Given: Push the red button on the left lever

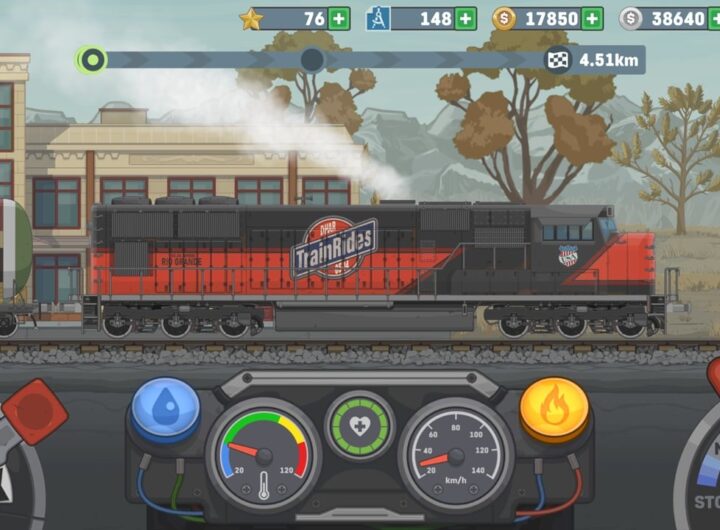Looking at the screenshot, I should tap(34, 413).
